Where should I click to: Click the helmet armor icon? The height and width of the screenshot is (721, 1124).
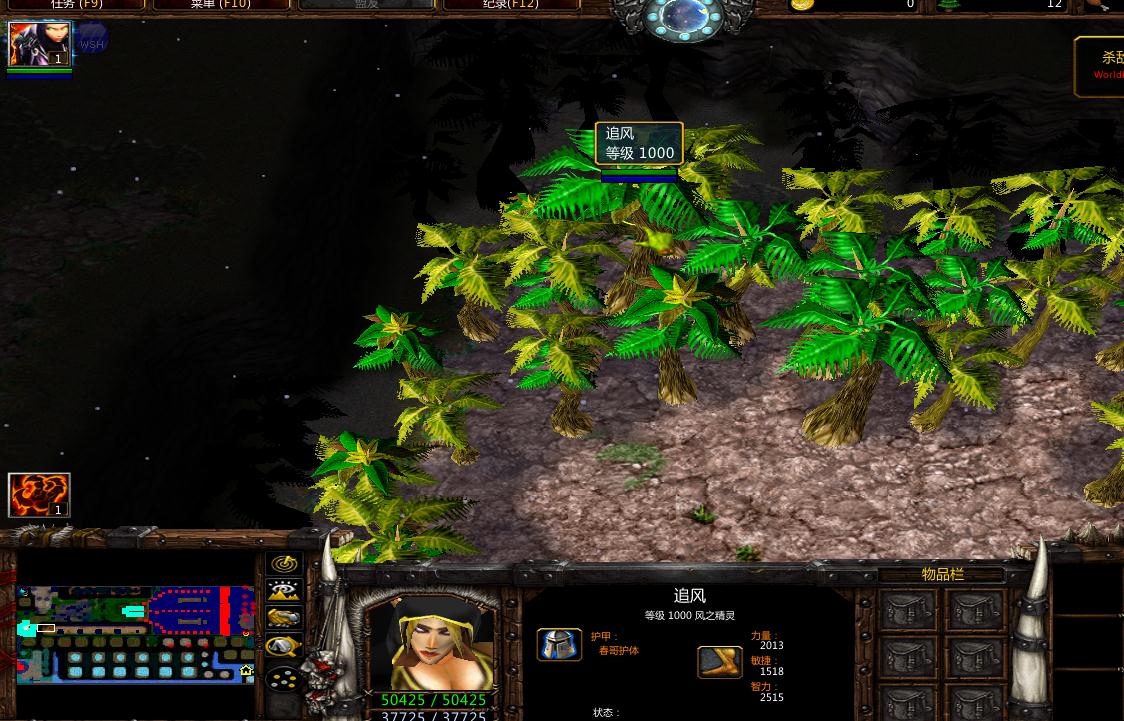coord(559,645)
